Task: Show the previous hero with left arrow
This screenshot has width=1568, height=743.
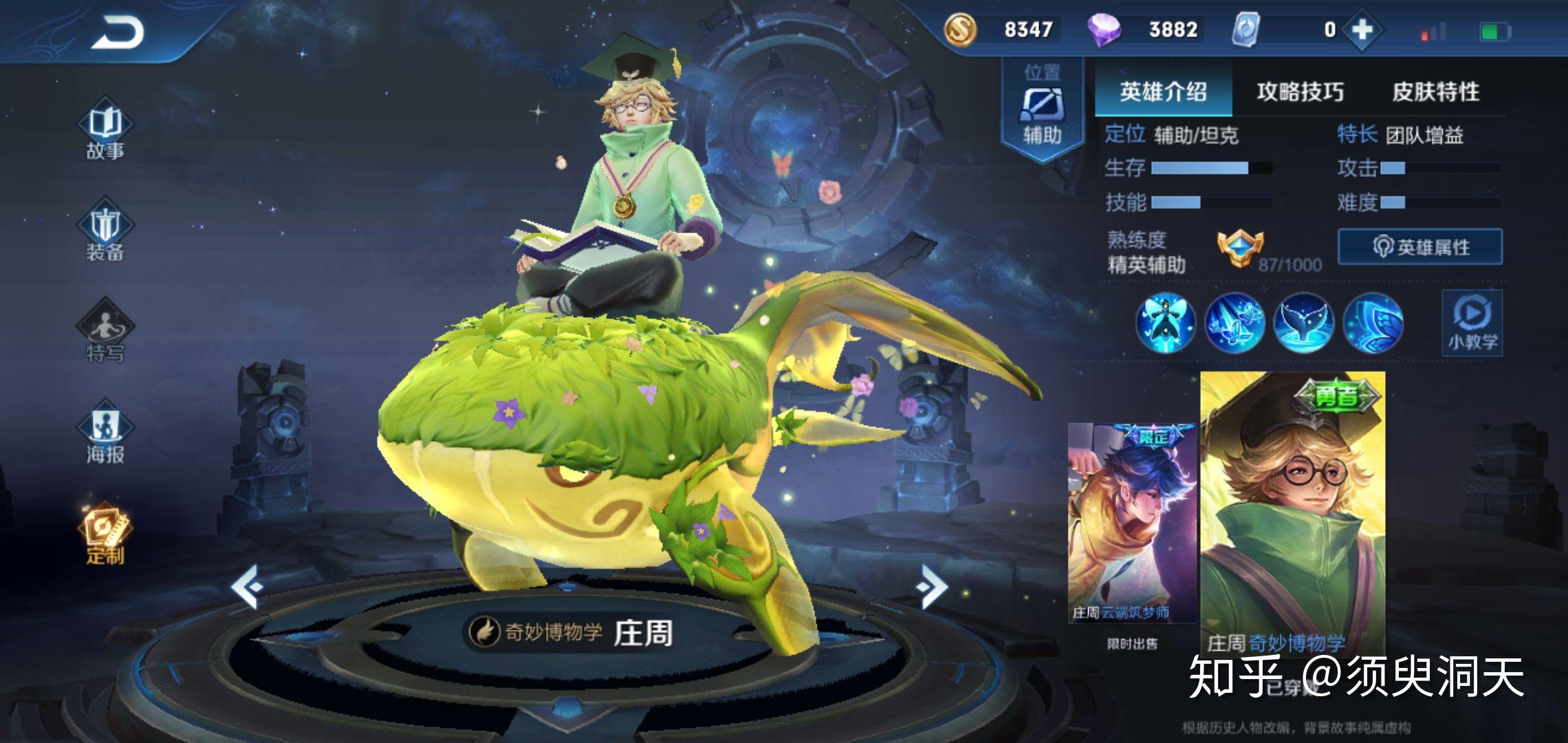Action: 247,586
